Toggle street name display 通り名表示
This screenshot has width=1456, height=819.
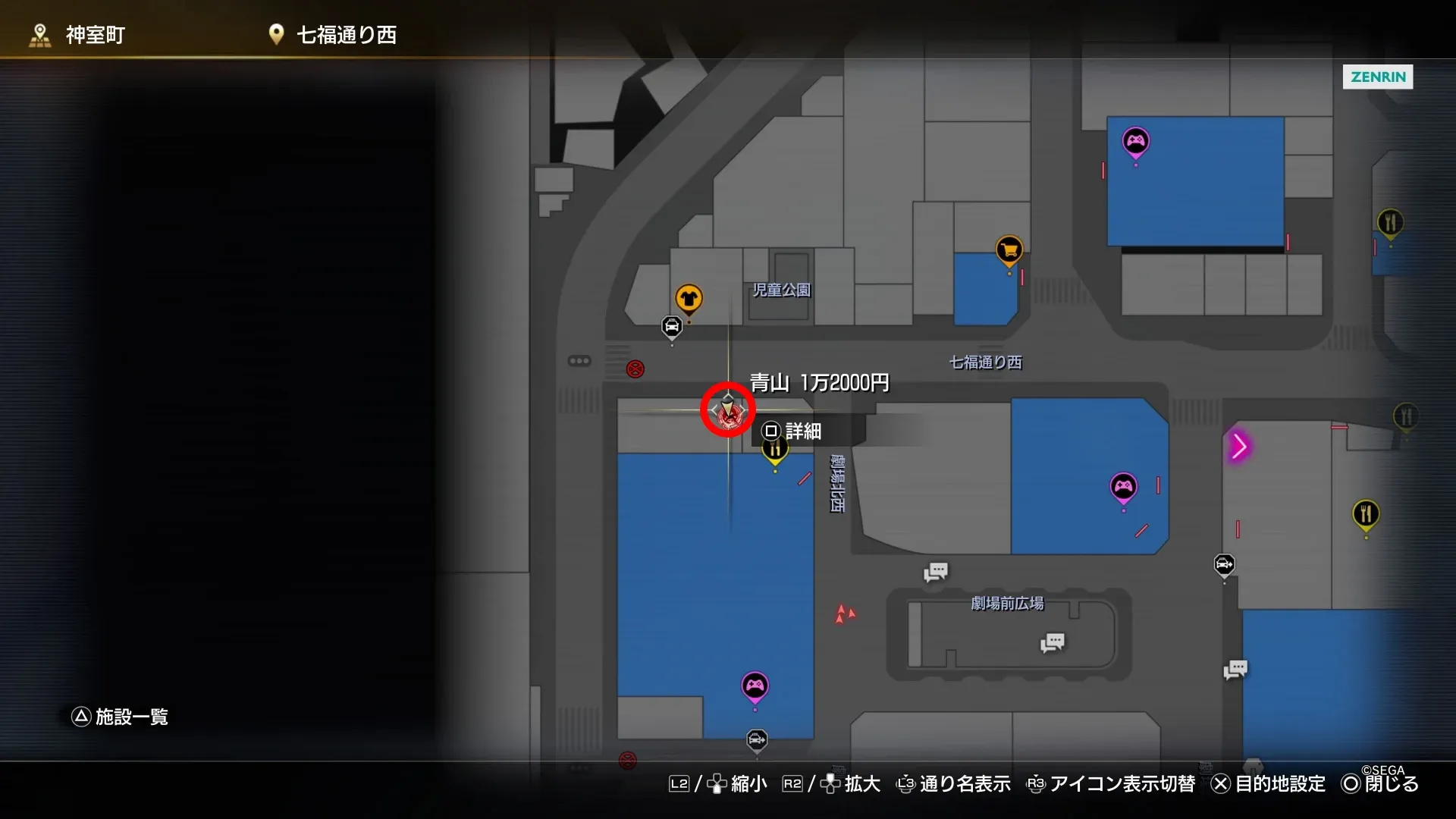pos(965,785)
